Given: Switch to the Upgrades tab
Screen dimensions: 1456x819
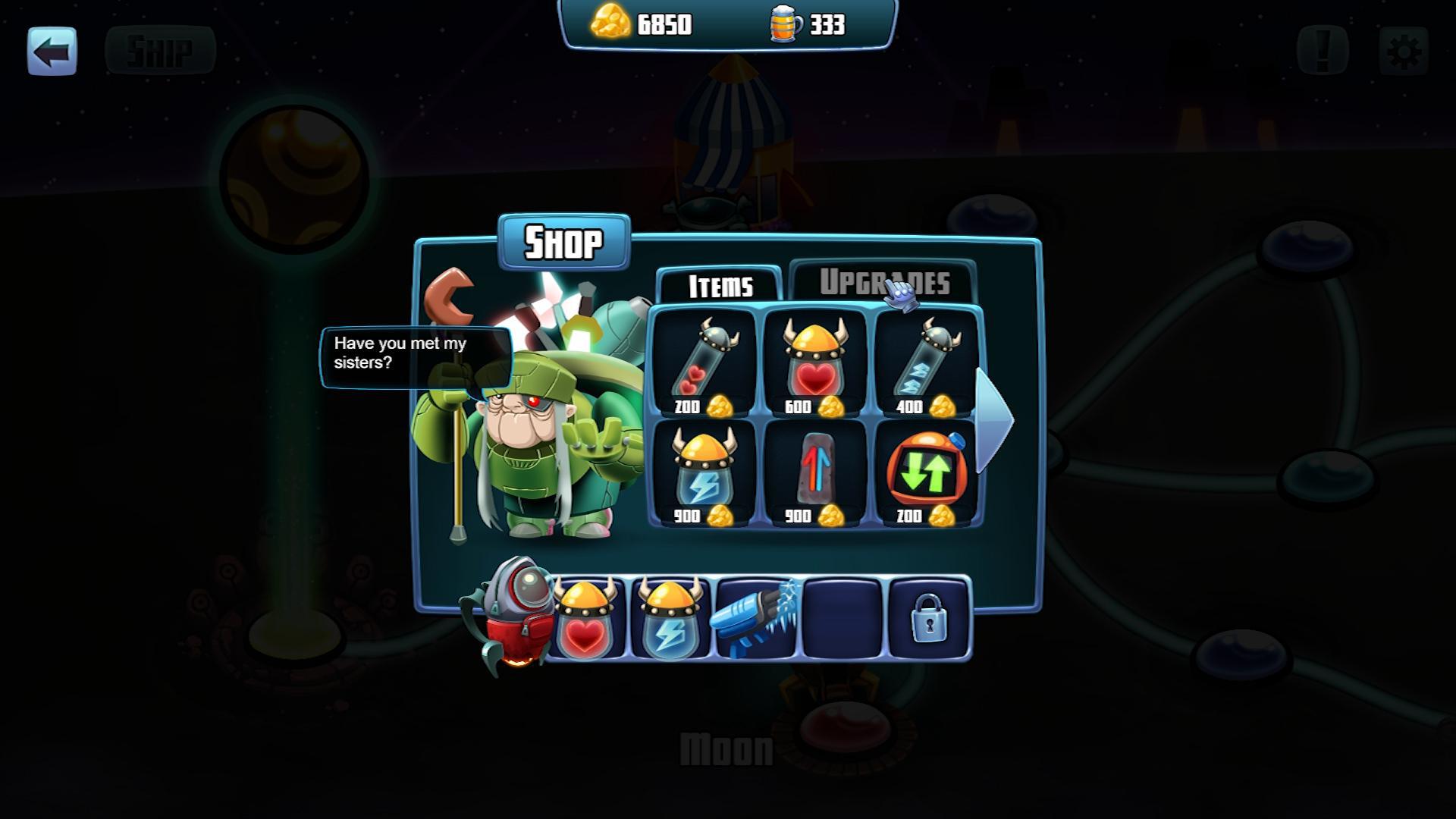Looking at the screenshot, I should [883, 284].
